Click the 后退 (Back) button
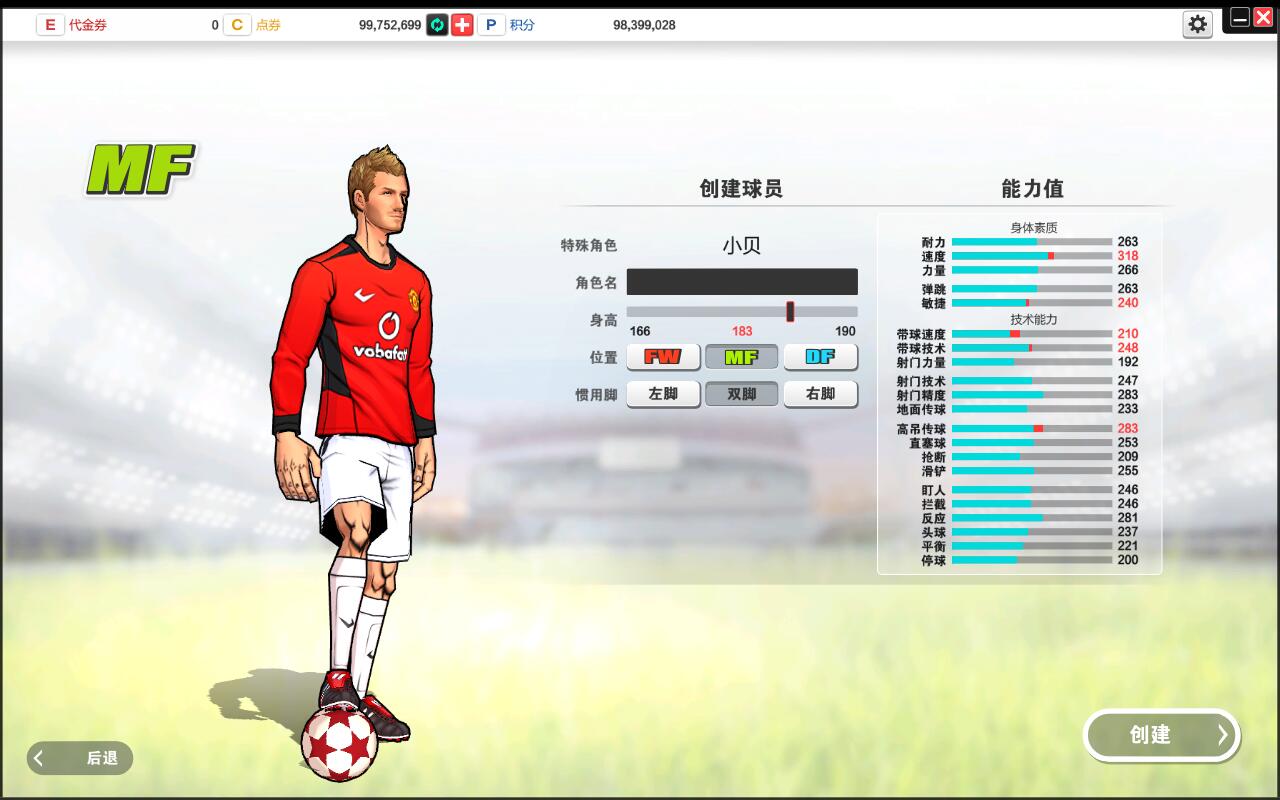 pyautogui.click(x=80, y=758)
